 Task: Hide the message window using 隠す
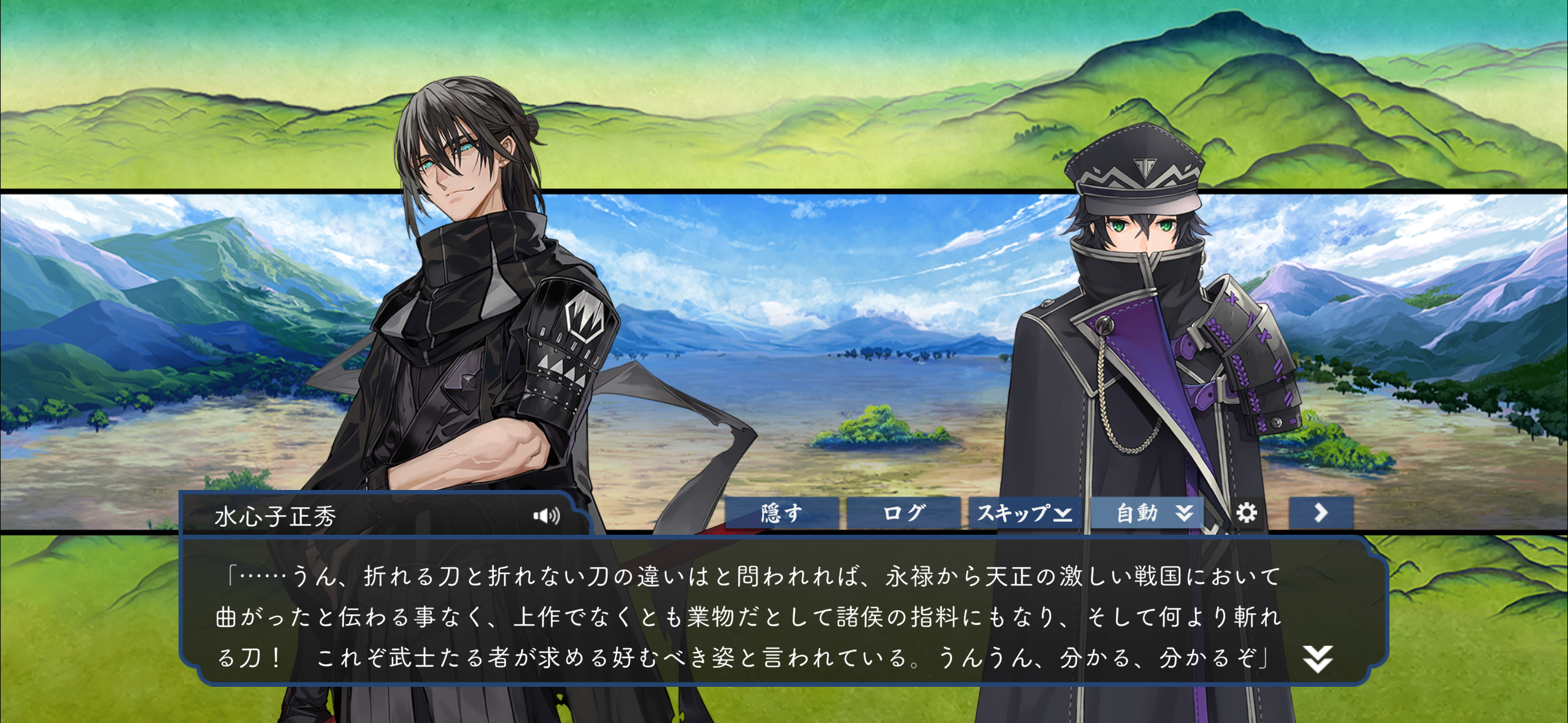pyautogui.click(x=781, y=514)
